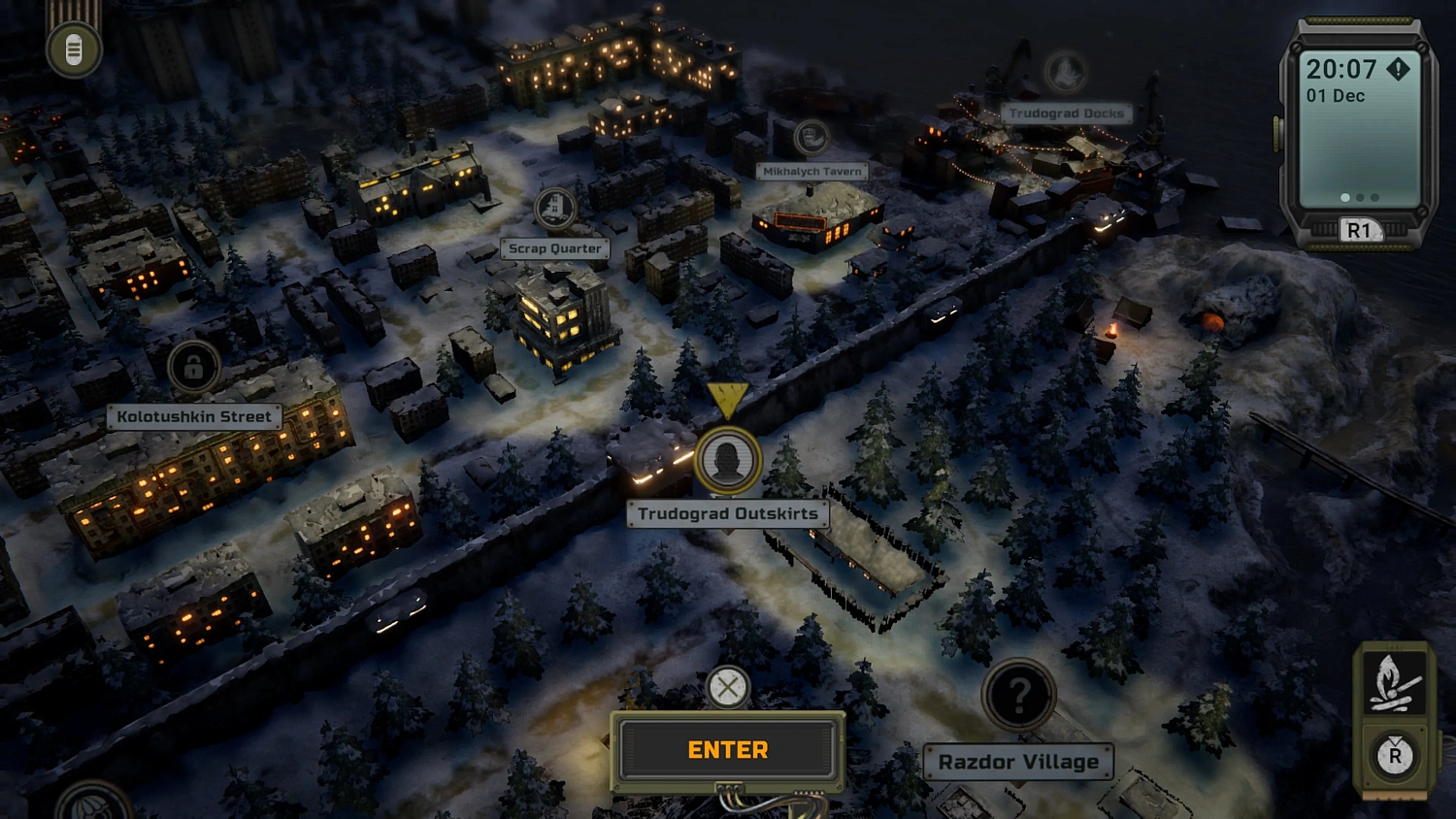Select the Kolotushkin Street label

click(192, 416)
